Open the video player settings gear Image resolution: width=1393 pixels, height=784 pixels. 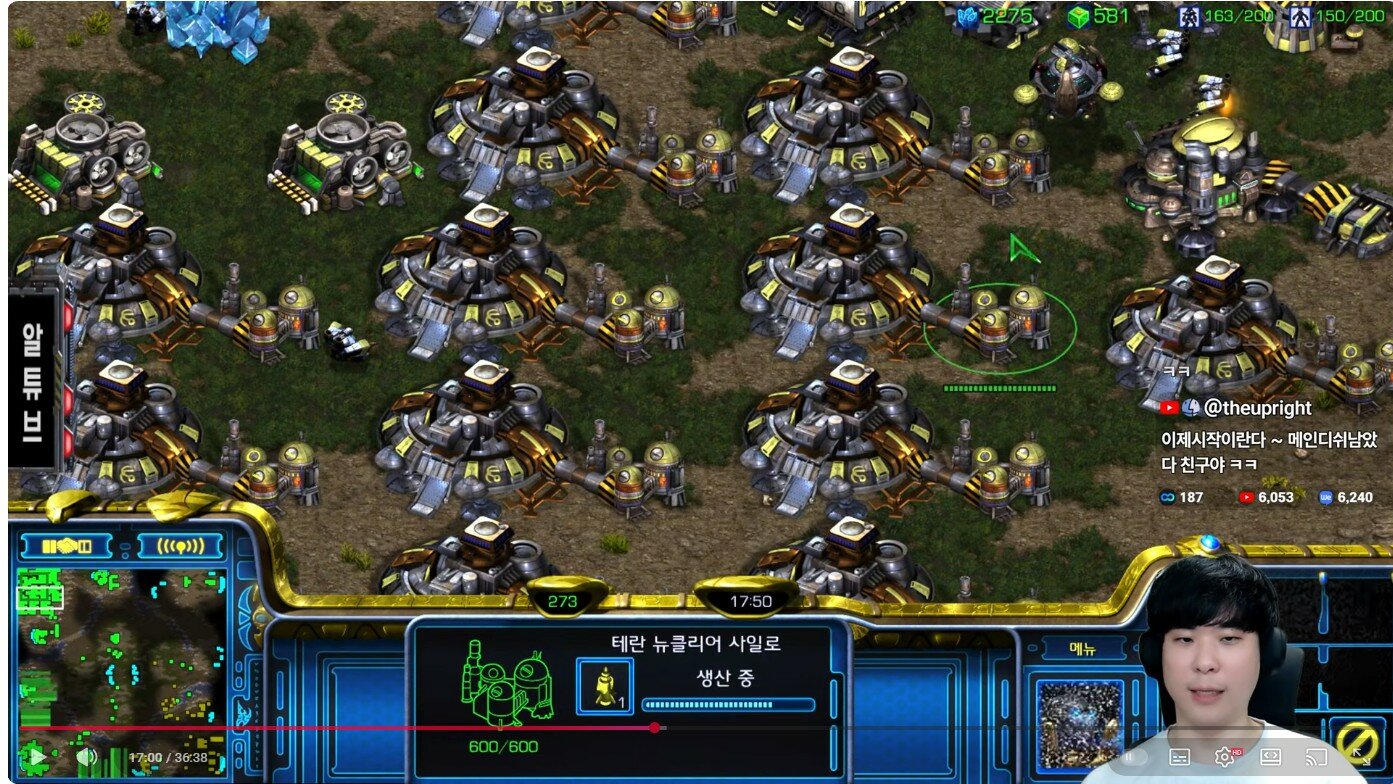click(1224, 757)
